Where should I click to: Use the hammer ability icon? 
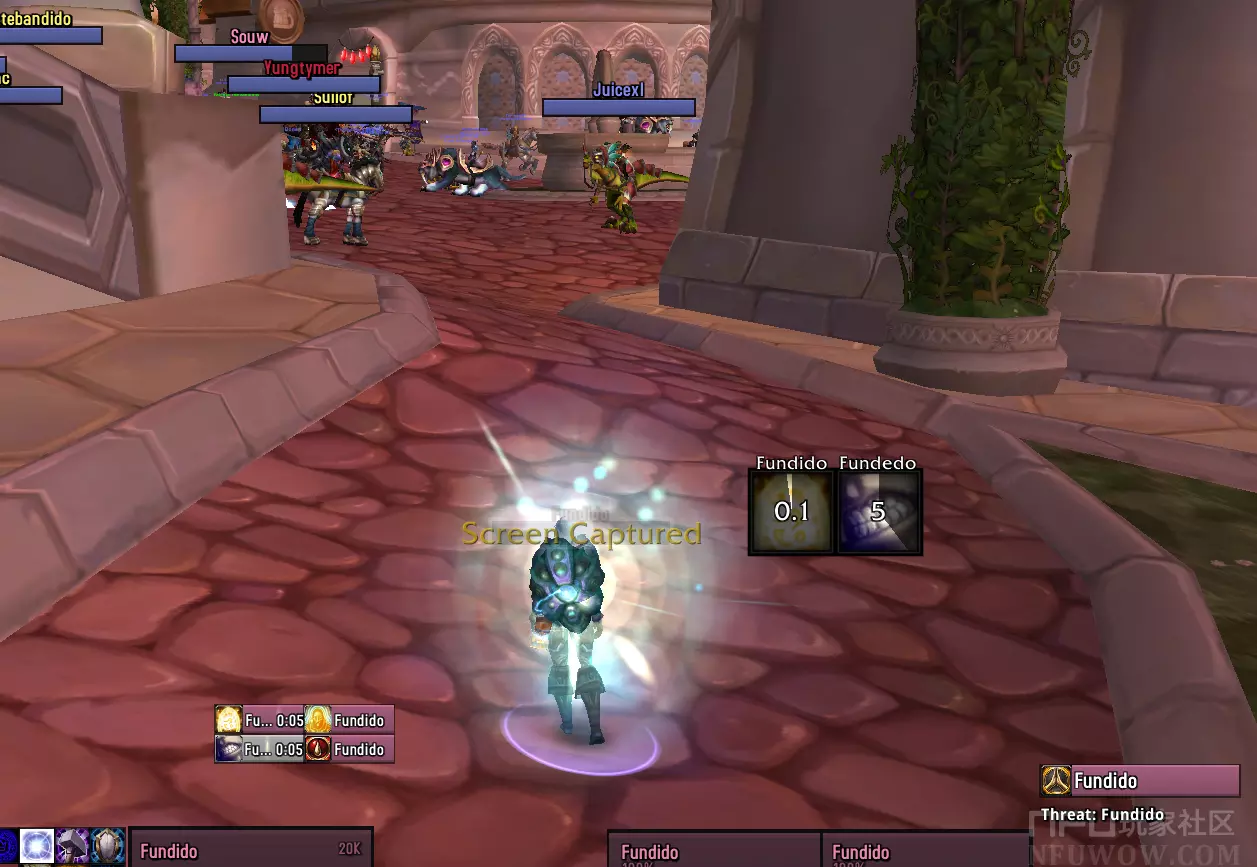pos(72,846)
